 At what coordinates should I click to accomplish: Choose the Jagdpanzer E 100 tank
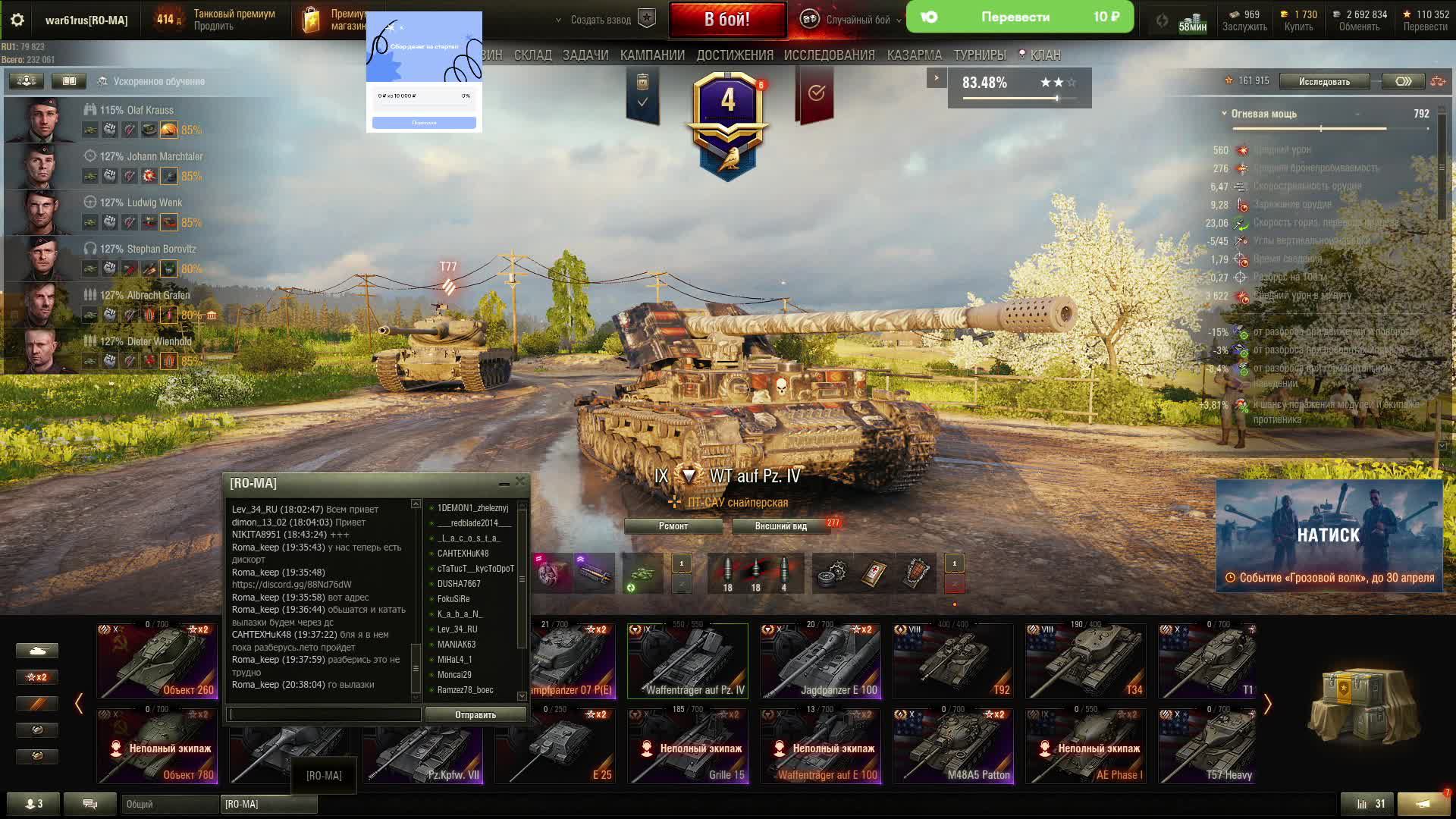(x=821, y=661)
